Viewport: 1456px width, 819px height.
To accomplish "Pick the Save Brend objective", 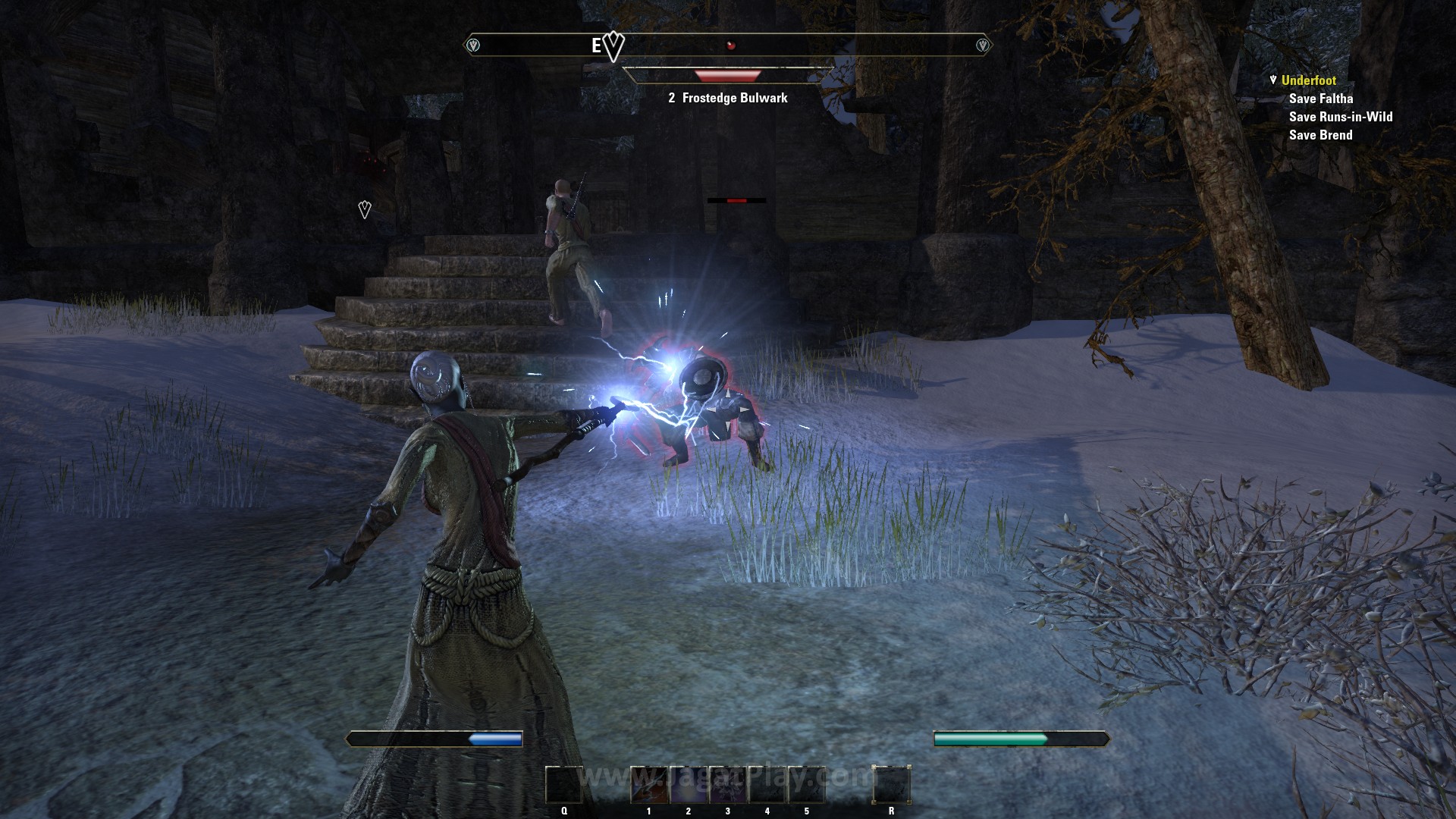I will (x=1320, y=135).
